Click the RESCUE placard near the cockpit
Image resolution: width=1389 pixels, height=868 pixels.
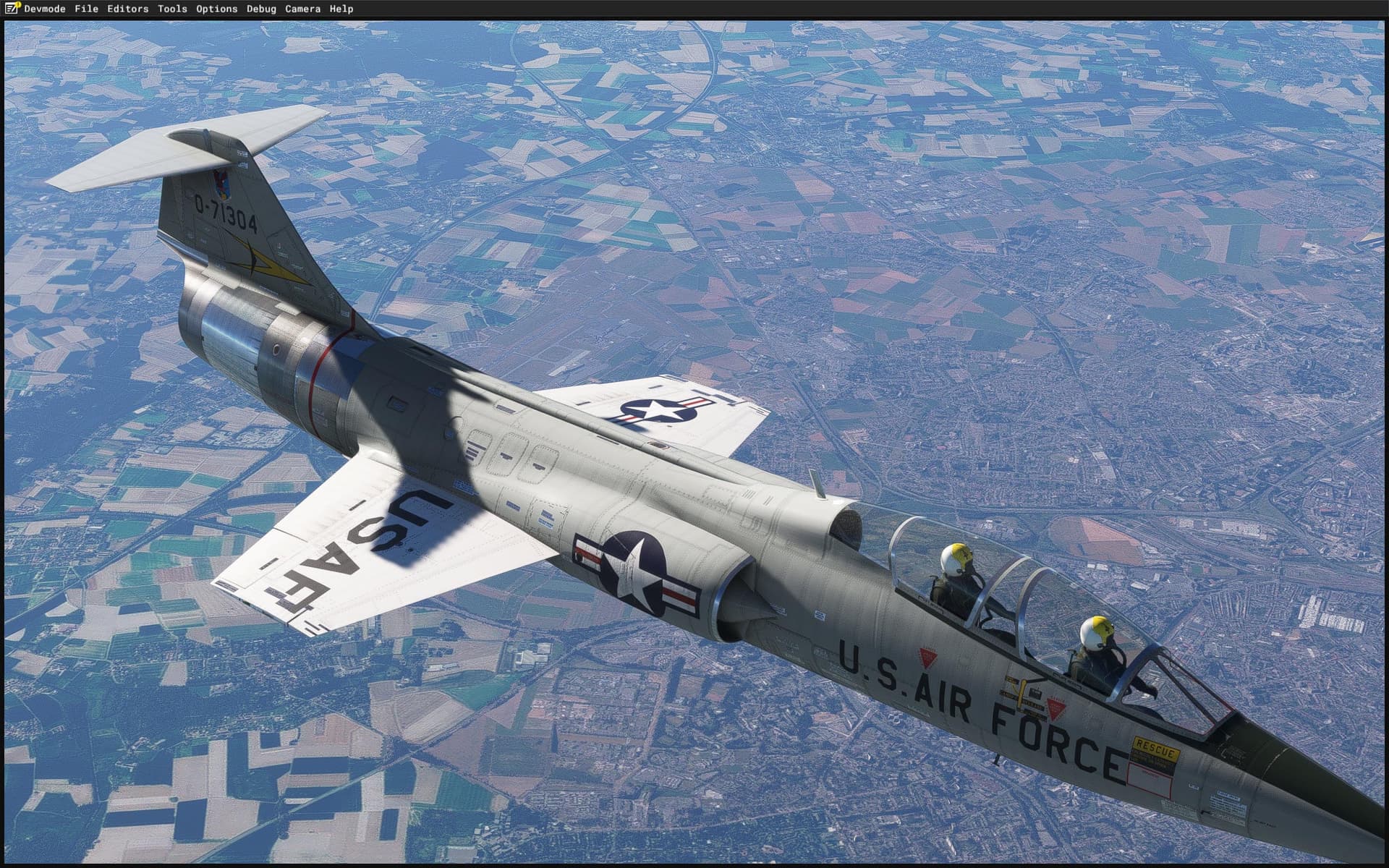tap(1155, 751)
